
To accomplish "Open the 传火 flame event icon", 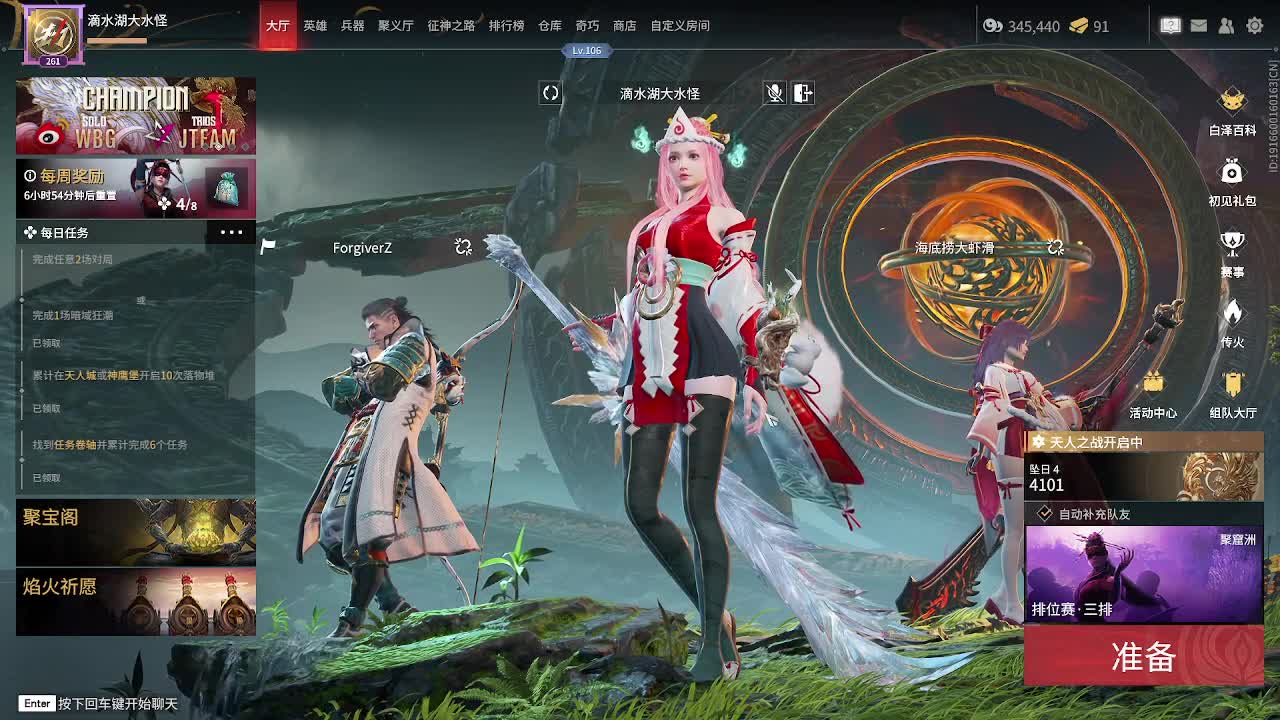I will pyautogui.click(x=1232, y=323).
